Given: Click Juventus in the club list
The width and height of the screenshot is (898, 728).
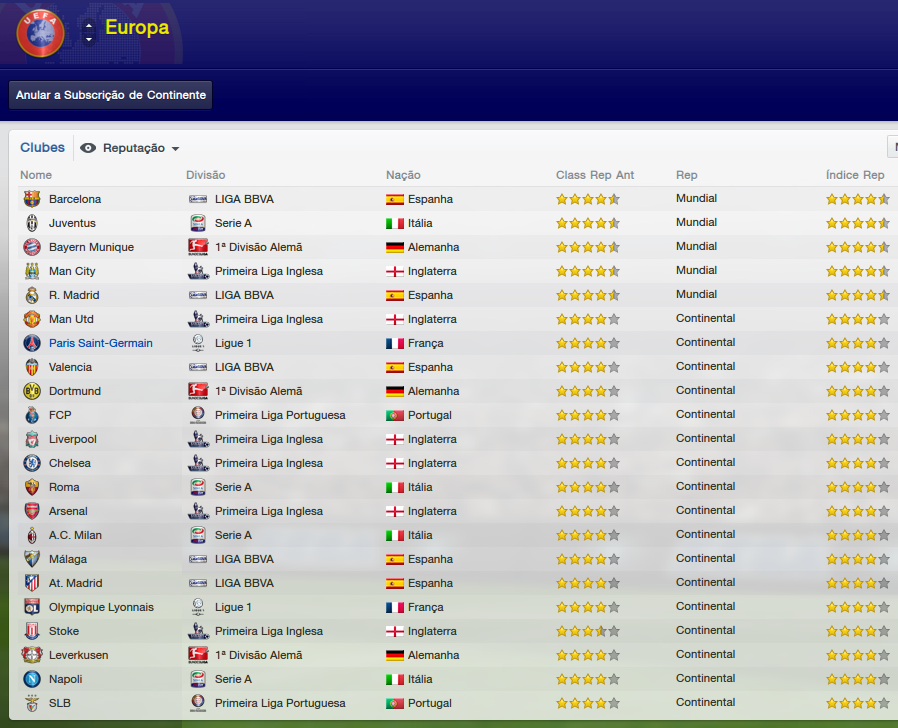Looking at the screenshot, I should point(72,223).
